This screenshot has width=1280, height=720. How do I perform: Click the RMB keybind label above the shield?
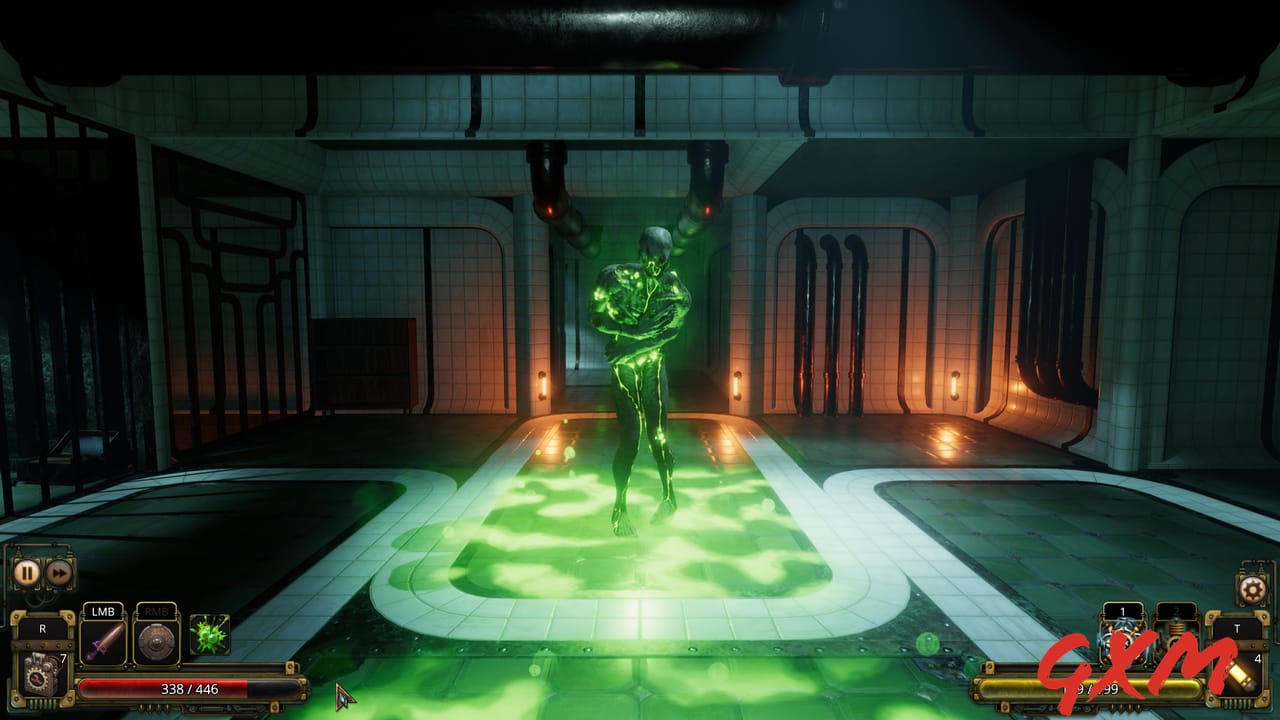(157, 610)
